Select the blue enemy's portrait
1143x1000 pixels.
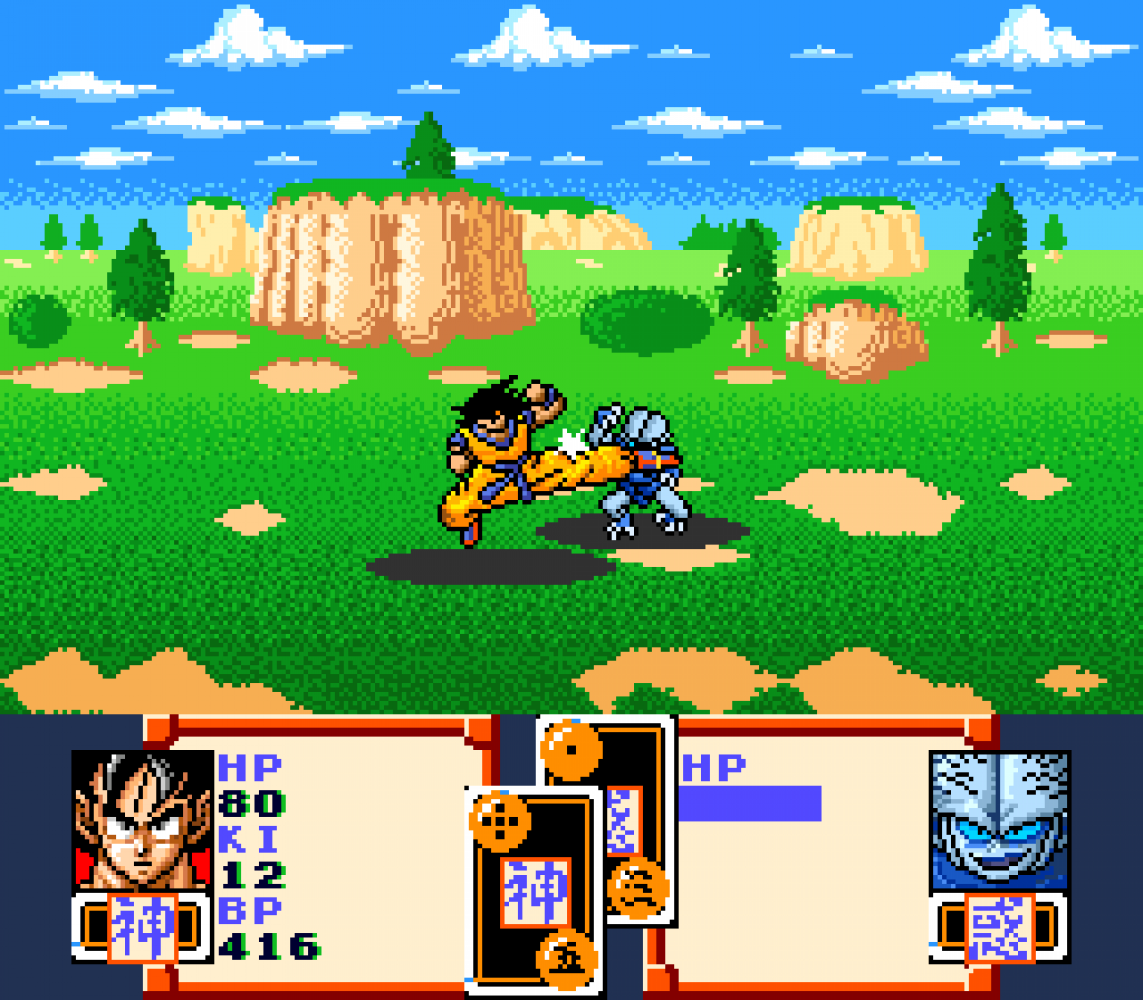click(x=1000, y=820)
